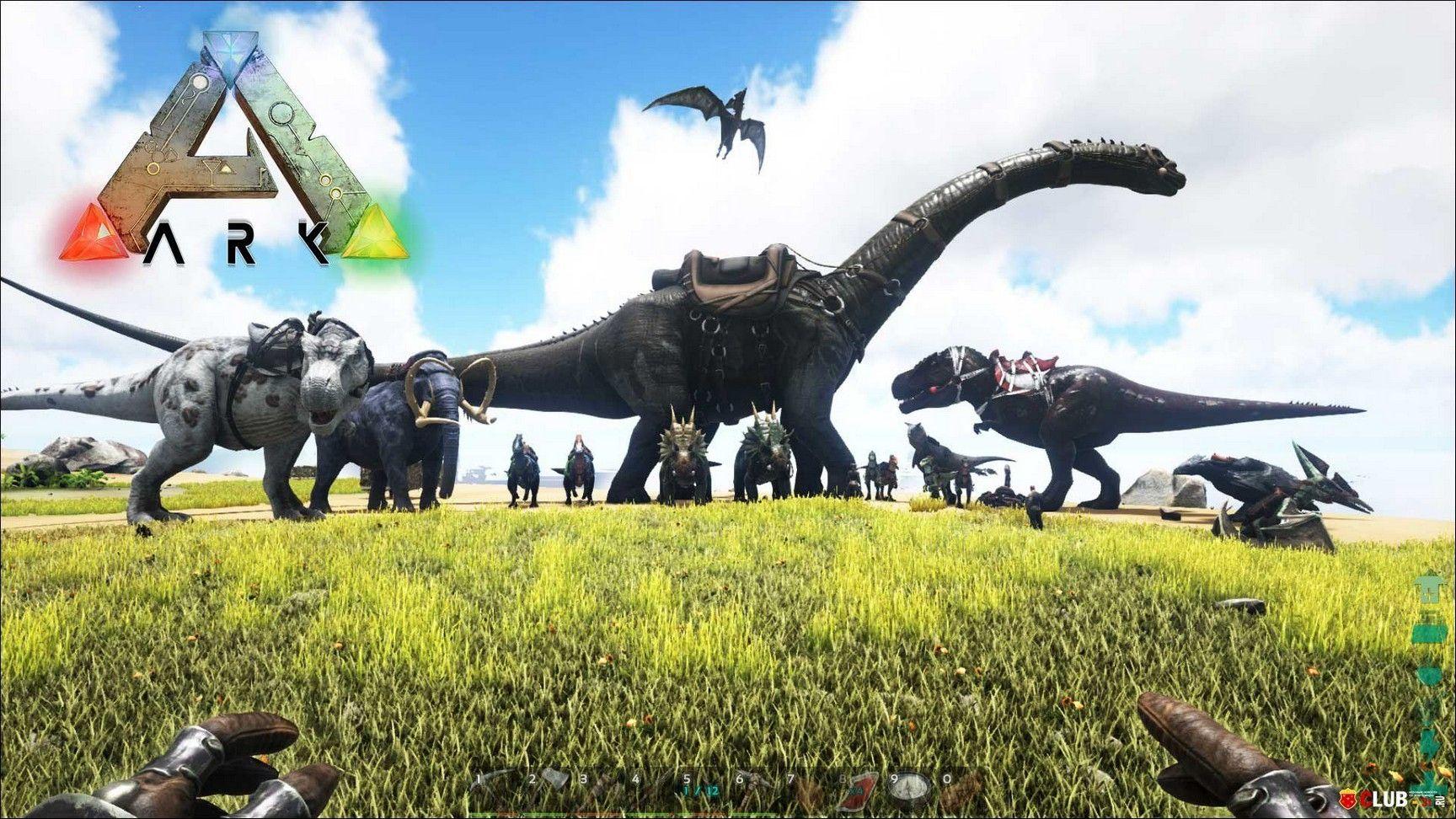Click the CLUB site logo at bottom right
This screenshot has width=1456, height=819.
coord(1384,799)
